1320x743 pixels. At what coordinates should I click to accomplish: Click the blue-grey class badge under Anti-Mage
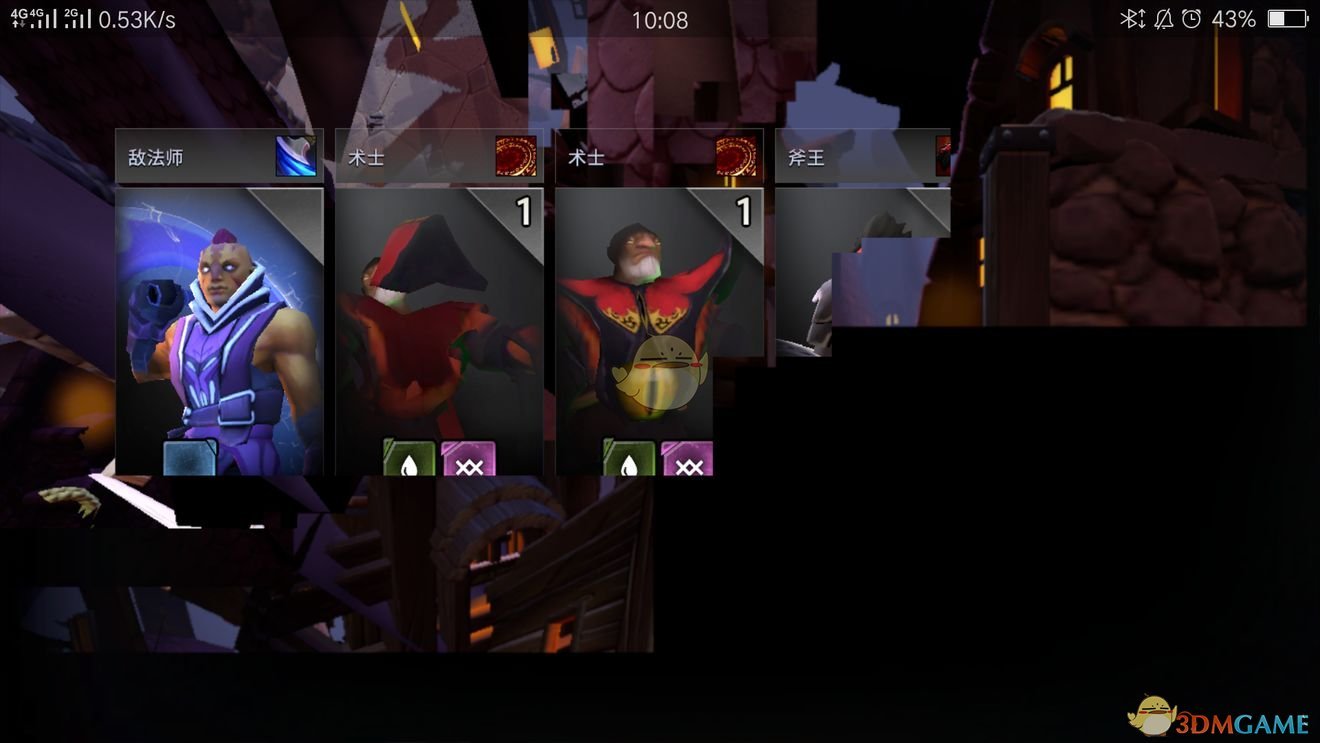[x=190, y=458]
